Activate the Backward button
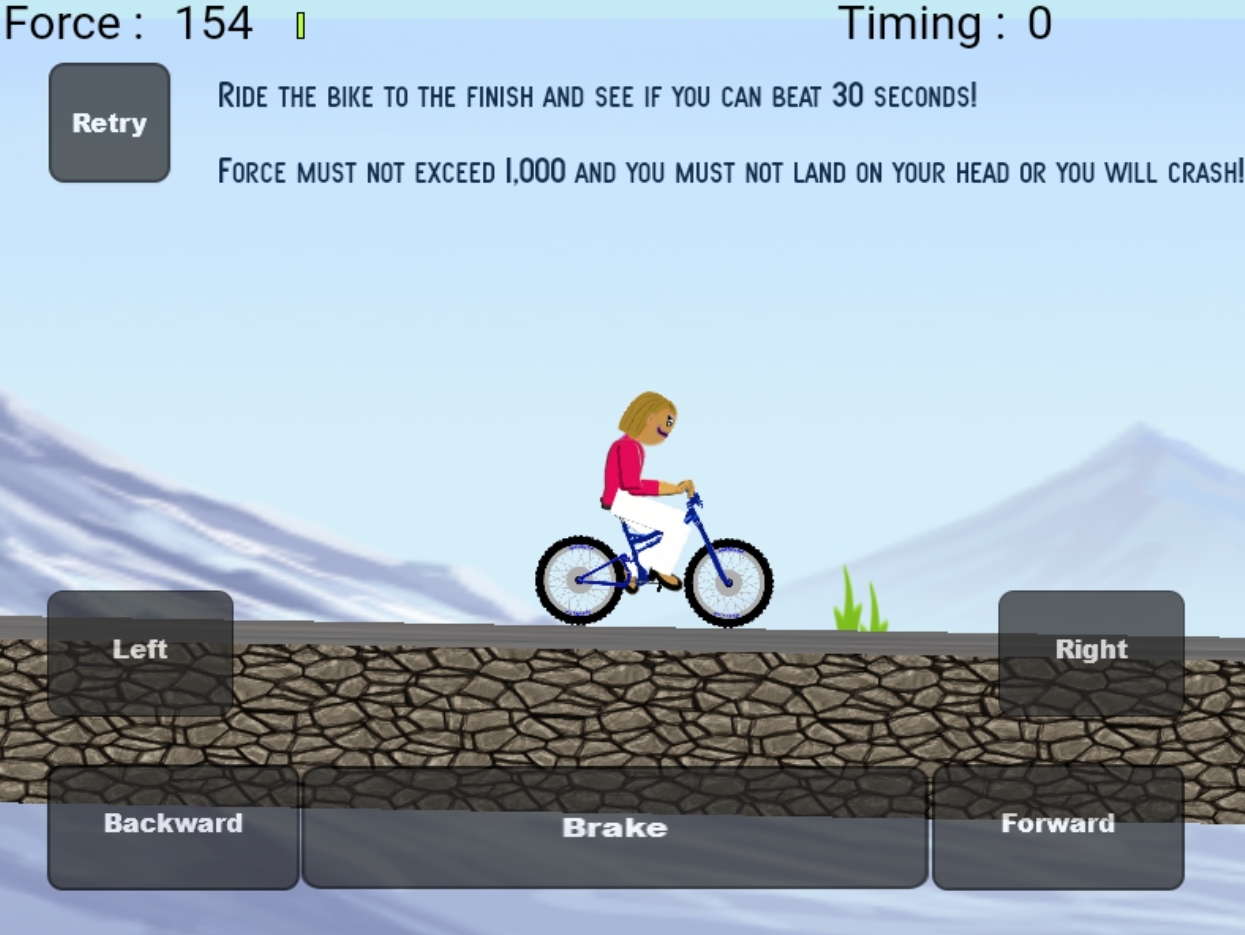The width and height of the screenshot is (1245, 935). click(173, 827)
